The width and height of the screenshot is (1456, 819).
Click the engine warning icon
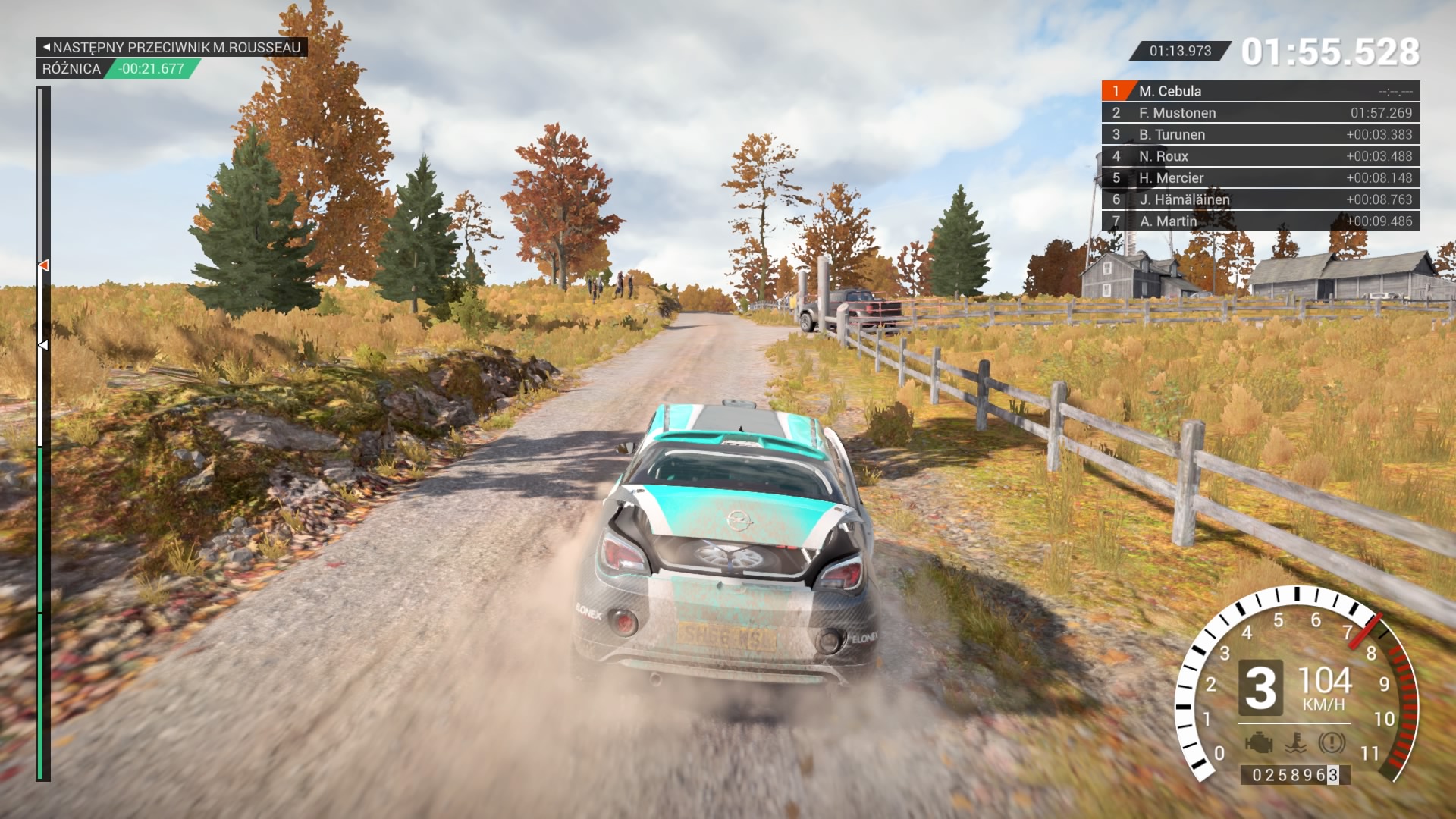coord(1259,742)
